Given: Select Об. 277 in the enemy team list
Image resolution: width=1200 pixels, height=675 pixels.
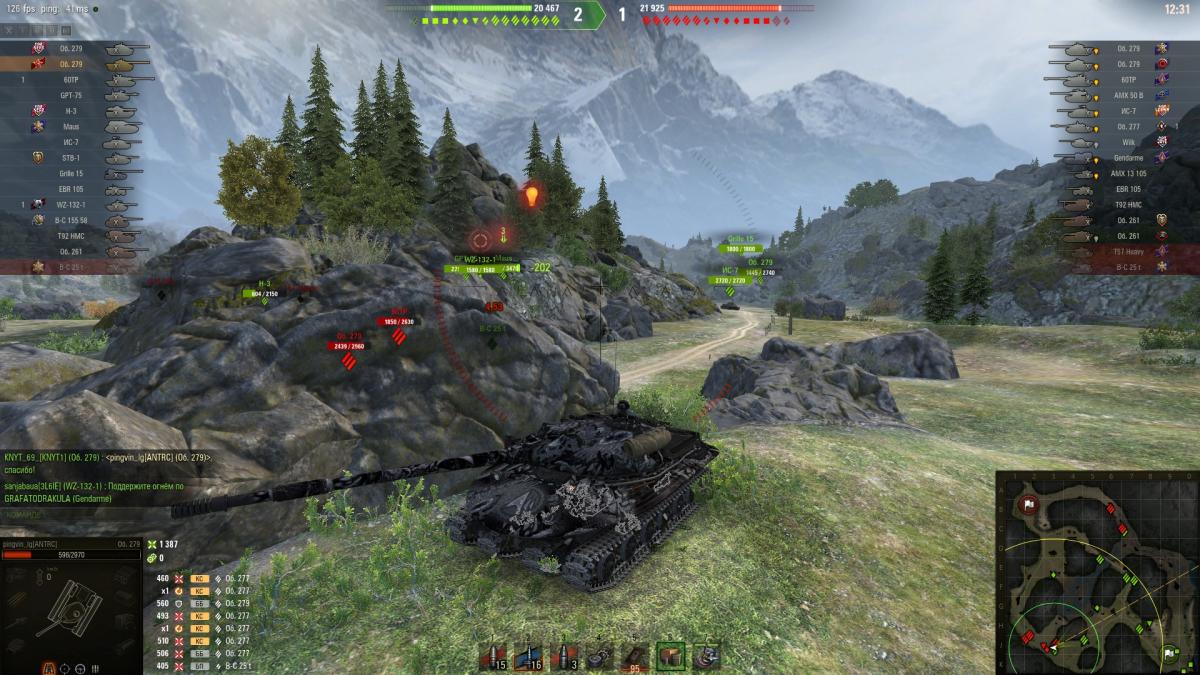Looking at the screenshot, I should (1118, 127).
